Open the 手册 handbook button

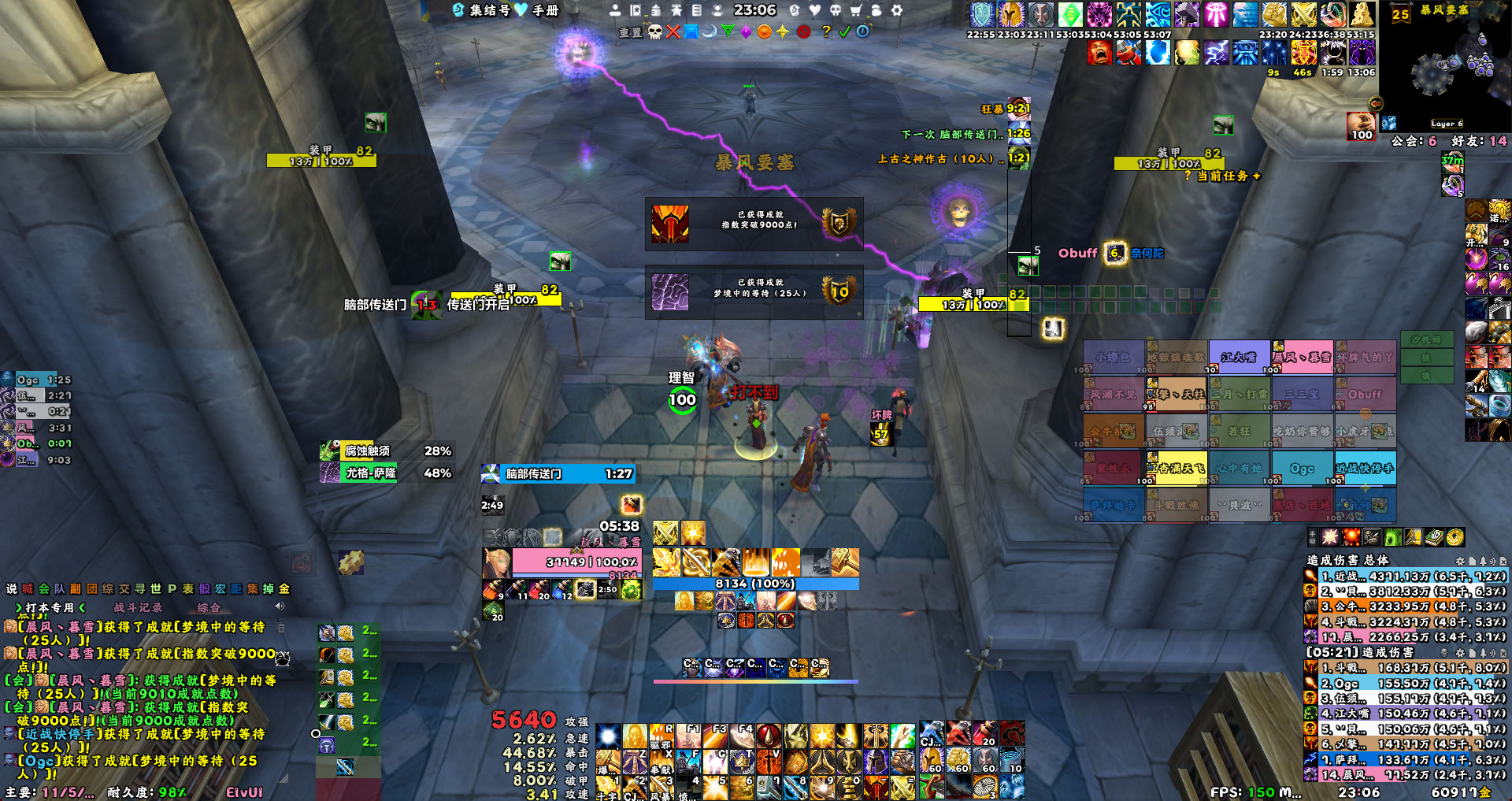coord(537,10)
